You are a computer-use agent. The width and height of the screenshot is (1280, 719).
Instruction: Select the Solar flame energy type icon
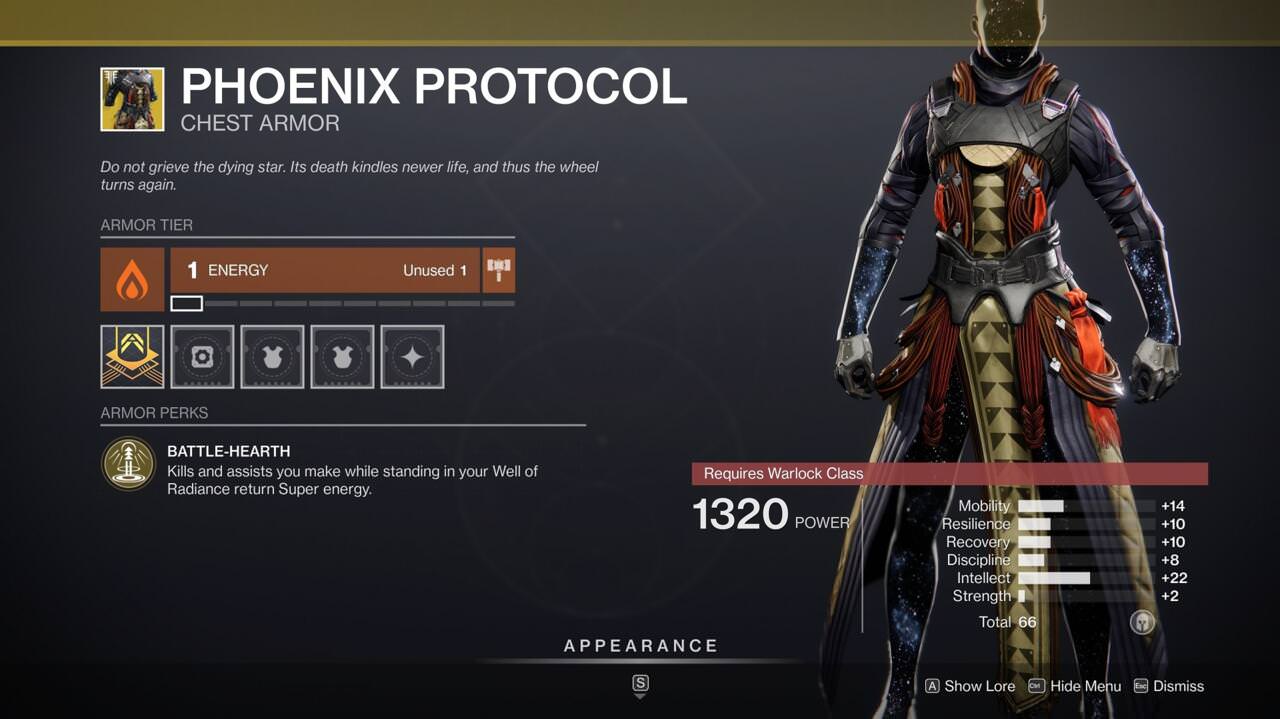(x=132, y=280)
